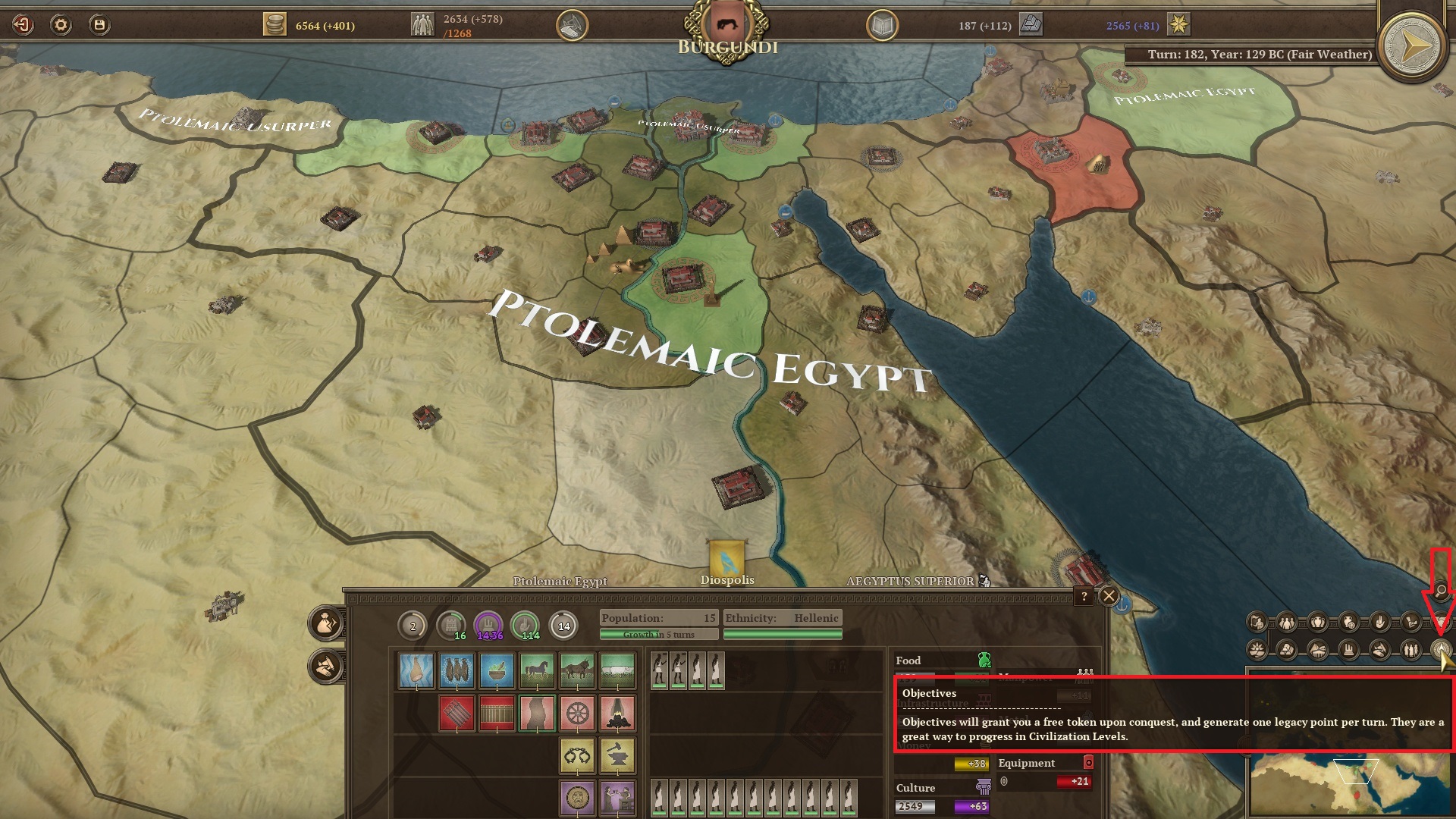Save the game using the save icon
Screen dimensions: 1456x819
99,23
